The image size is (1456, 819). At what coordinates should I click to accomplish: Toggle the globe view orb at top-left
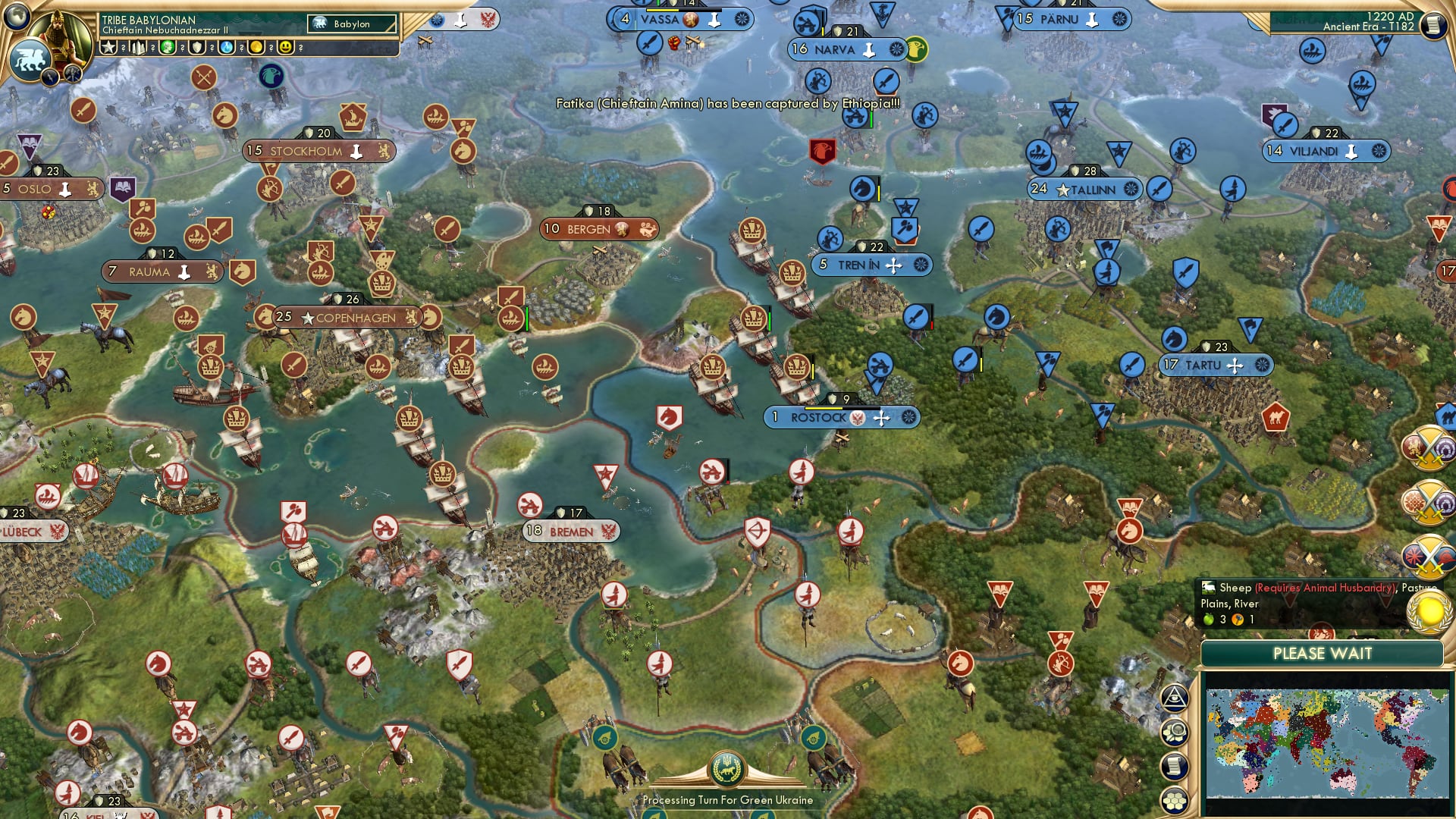click(15, 16)
